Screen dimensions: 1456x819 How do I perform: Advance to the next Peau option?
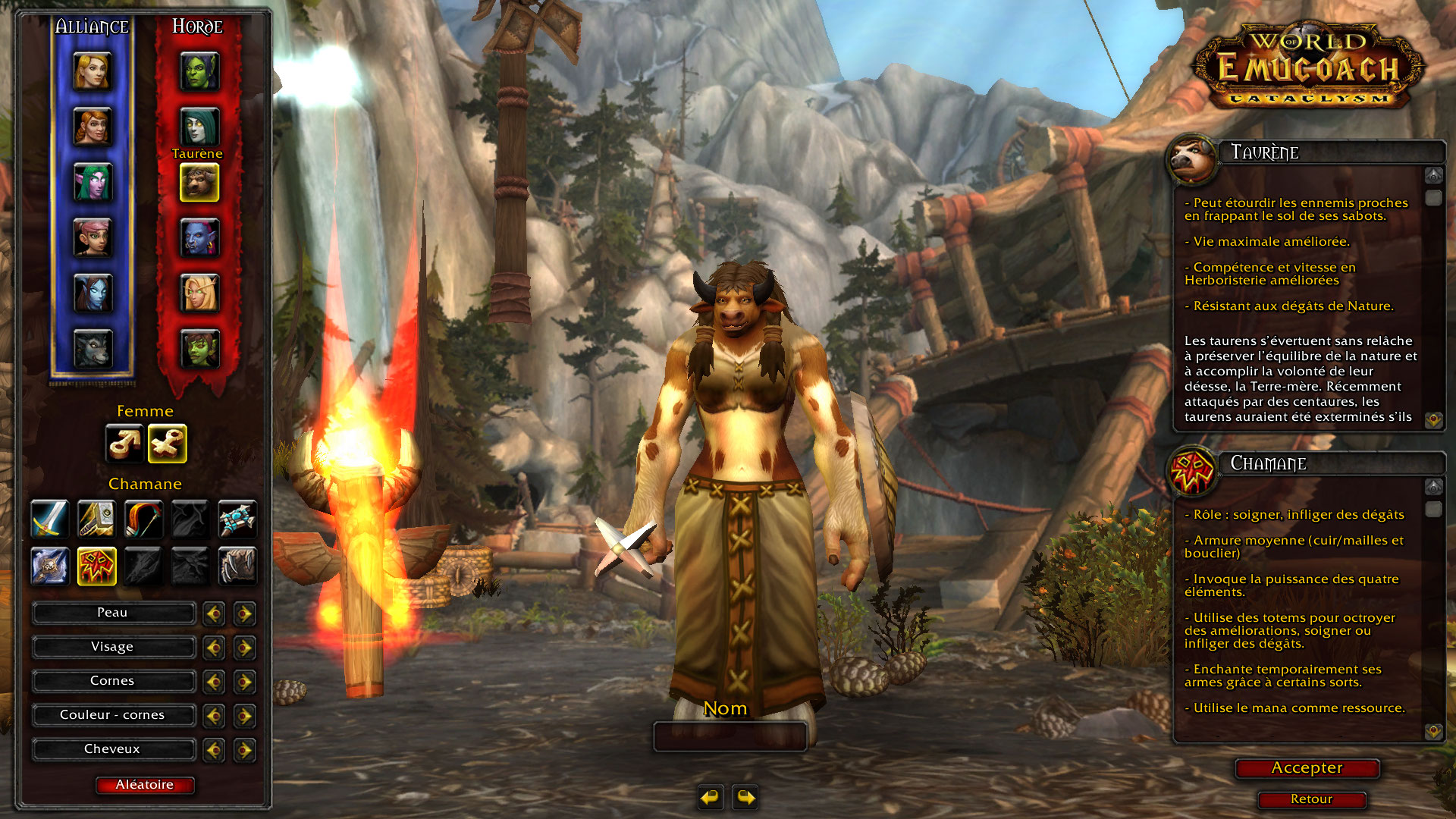click(244, 613)
